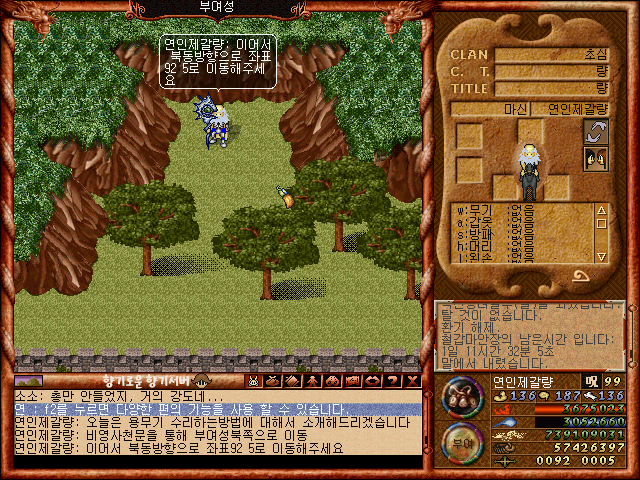Click the round 부여 button
Viewport: 640px width, 480px height.
coord(461,441)
